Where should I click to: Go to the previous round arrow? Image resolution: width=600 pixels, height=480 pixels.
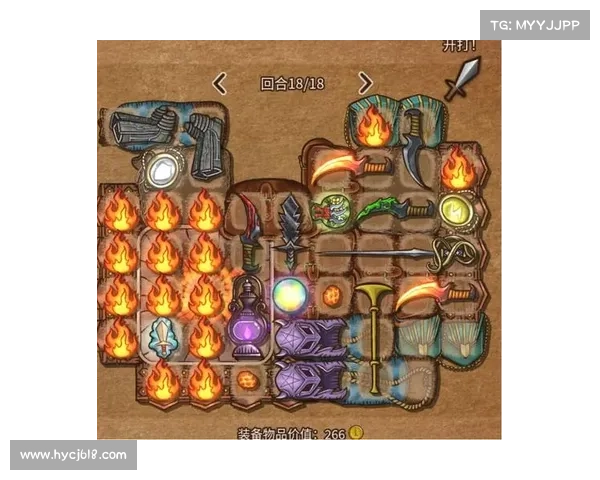tap(220, 84)
